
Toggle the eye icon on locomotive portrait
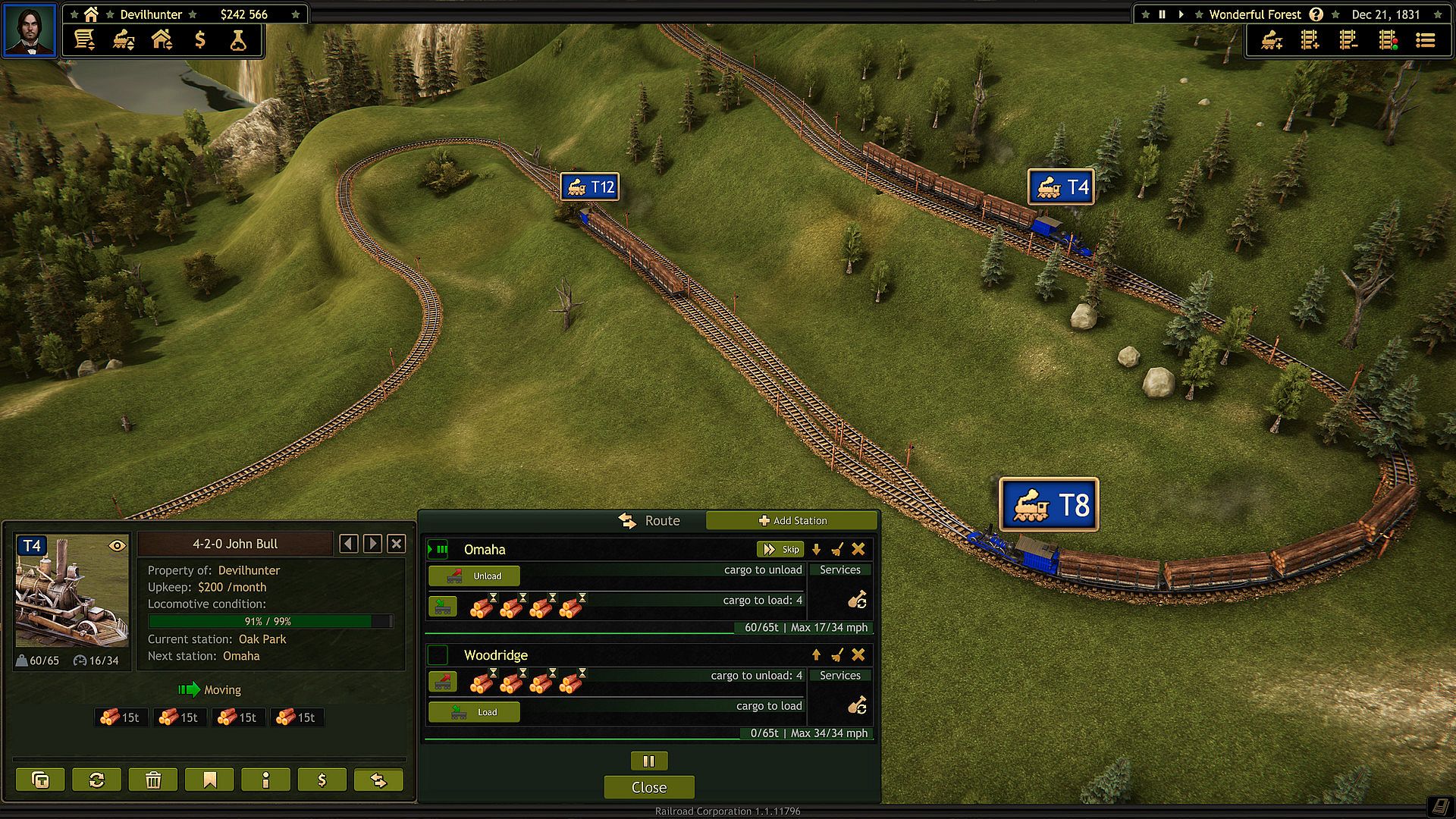click(x=117, y=545)
